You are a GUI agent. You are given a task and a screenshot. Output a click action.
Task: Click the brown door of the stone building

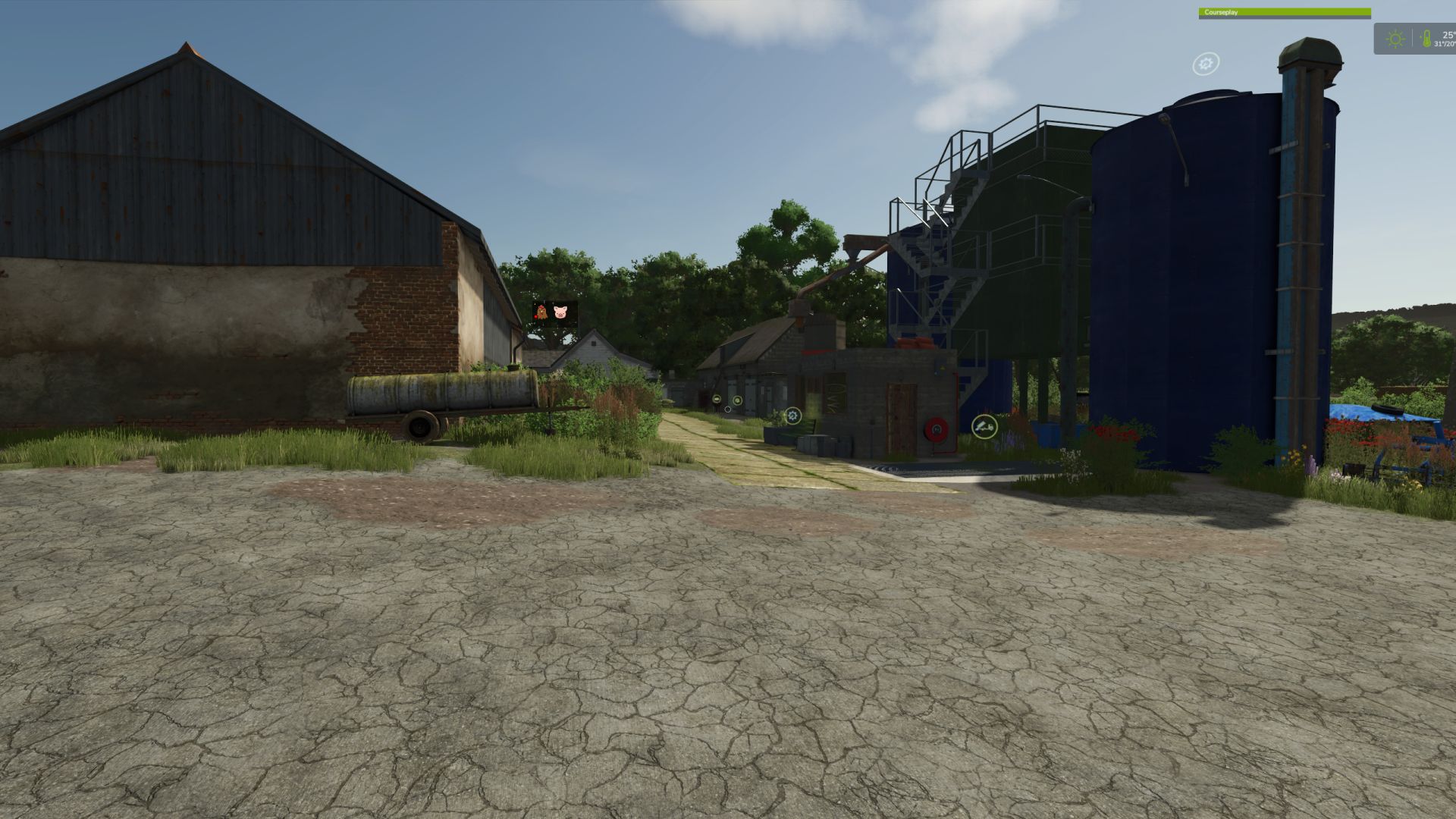pyautogui.click(x=901, y=418)
